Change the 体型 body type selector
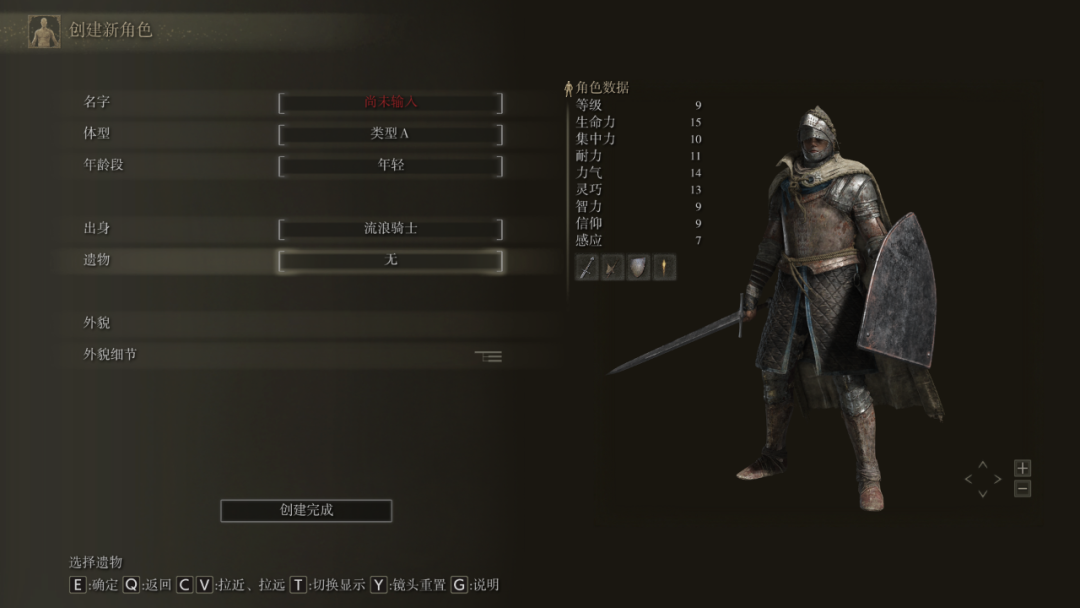 [390, 134]
